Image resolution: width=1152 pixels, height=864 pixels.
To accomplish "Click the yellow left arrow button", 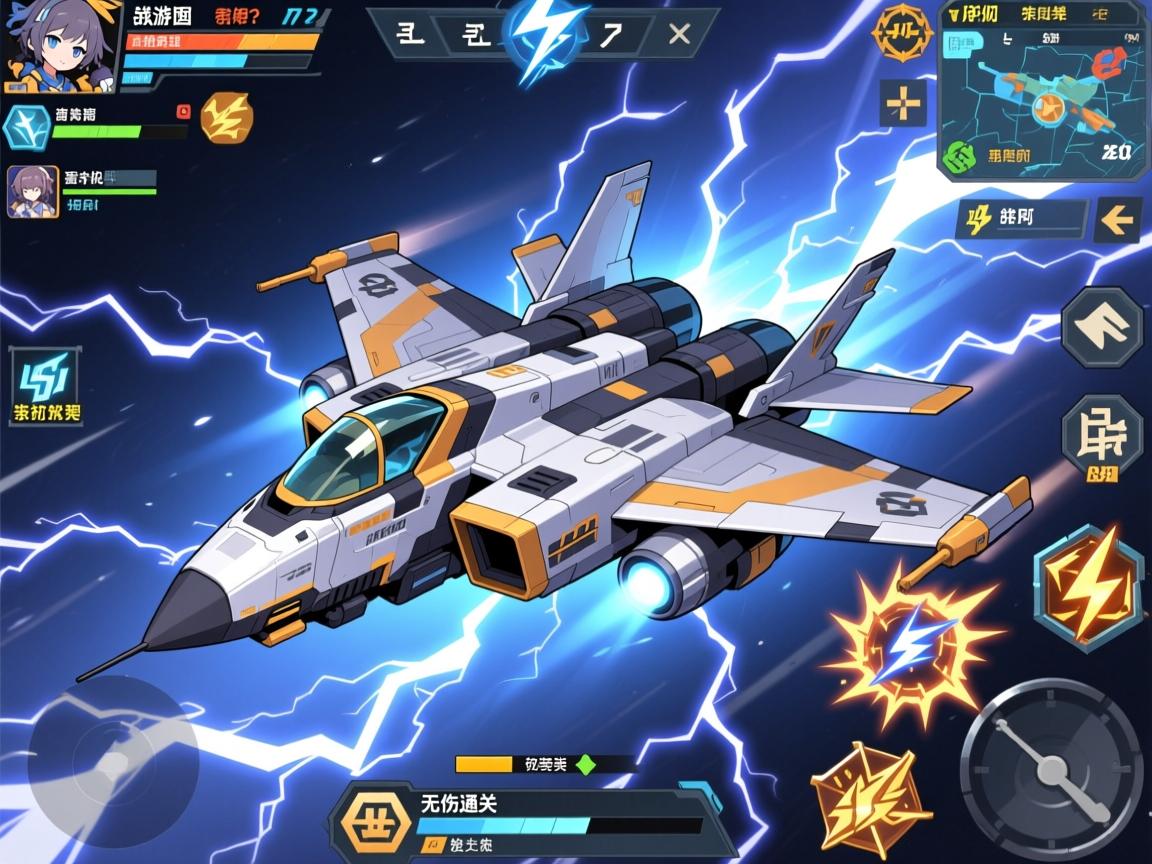I will tap(1117, 219).
